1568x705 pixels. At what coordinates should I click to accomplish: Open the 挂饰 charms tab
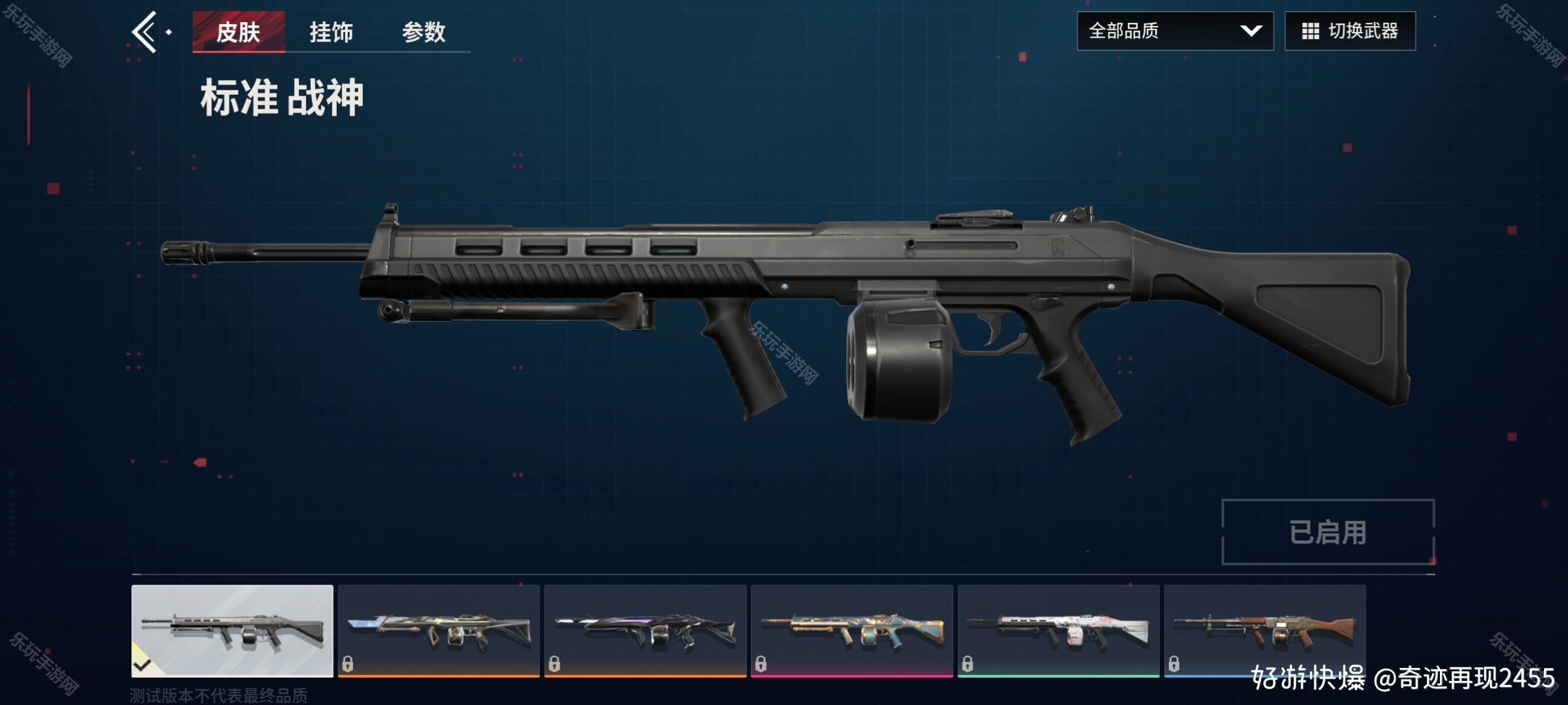coord(331,31)
